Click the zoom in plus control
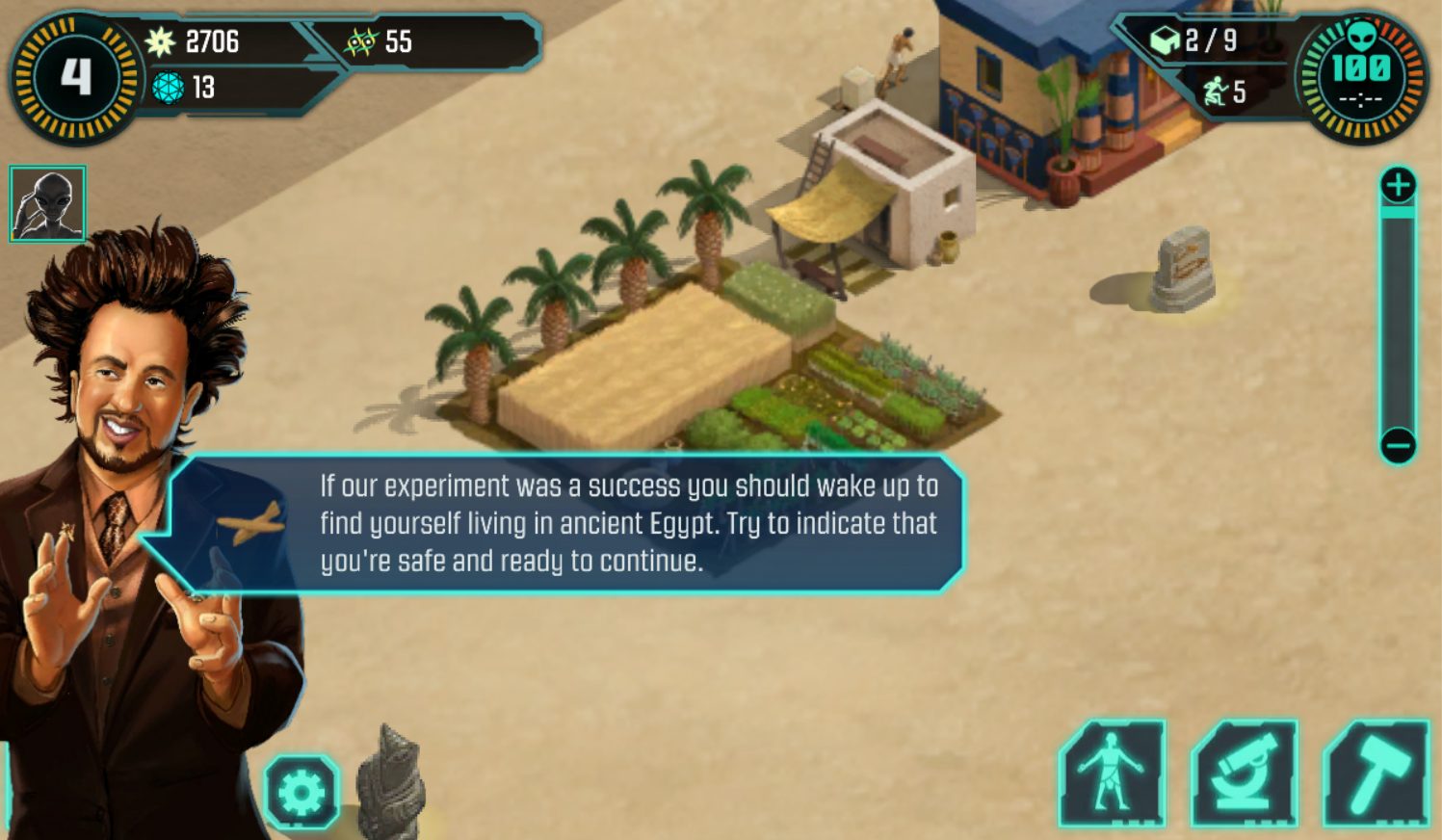 point(1397,183)
